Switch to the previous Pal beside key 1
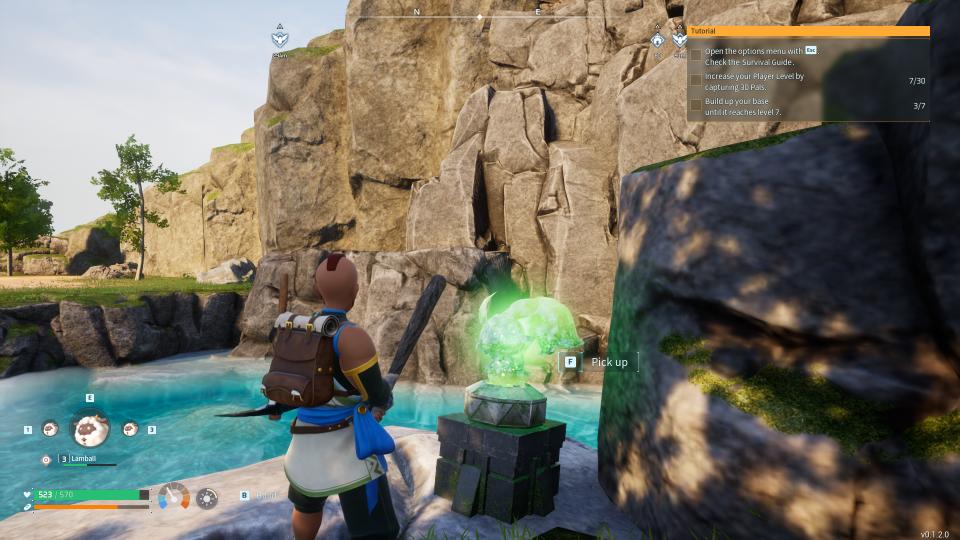The height and width of the screenshot is (540, 960). (x=50, y=429)
